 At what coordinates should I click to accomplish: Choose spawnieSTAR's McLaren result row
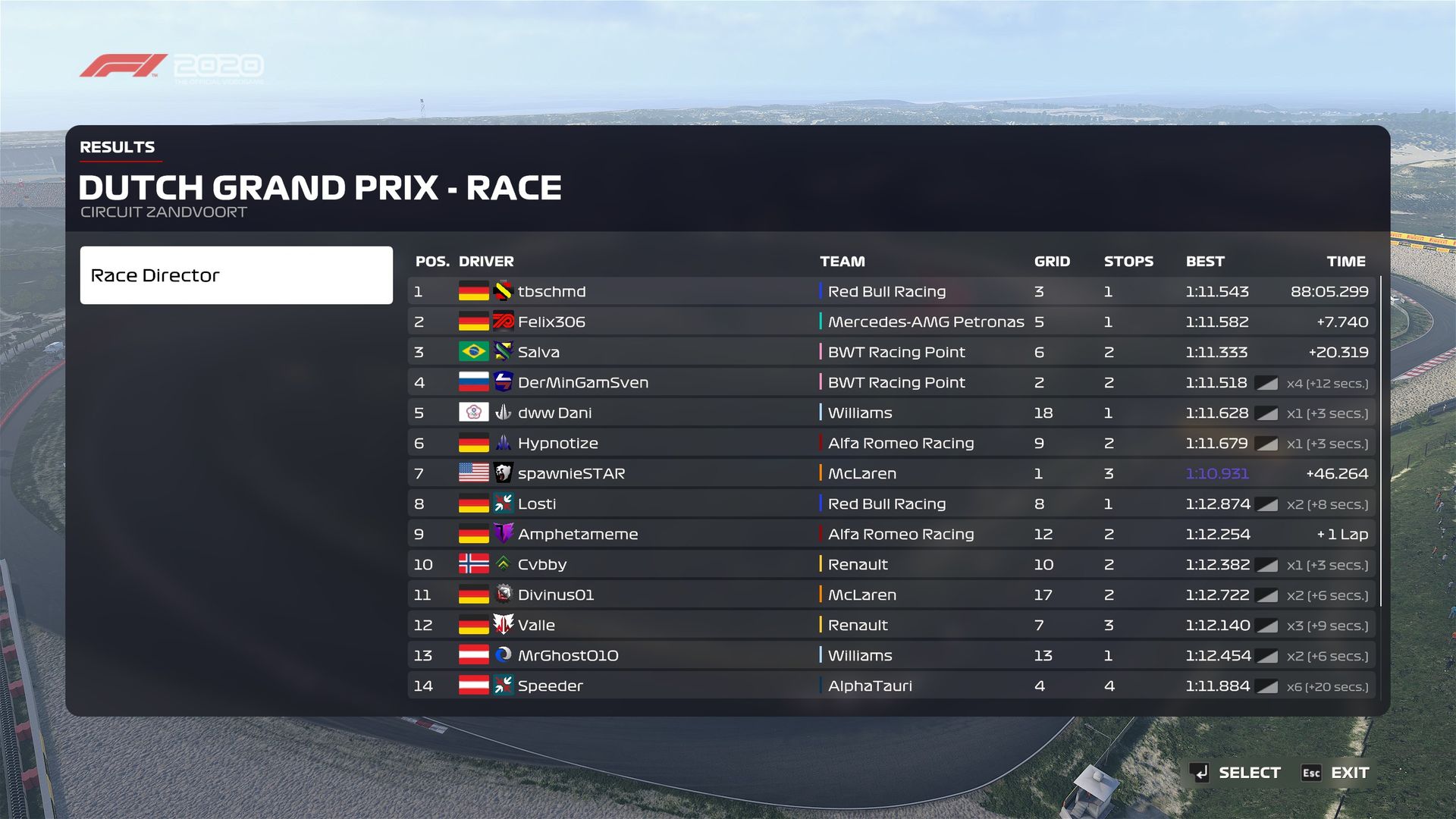[891, 473]
